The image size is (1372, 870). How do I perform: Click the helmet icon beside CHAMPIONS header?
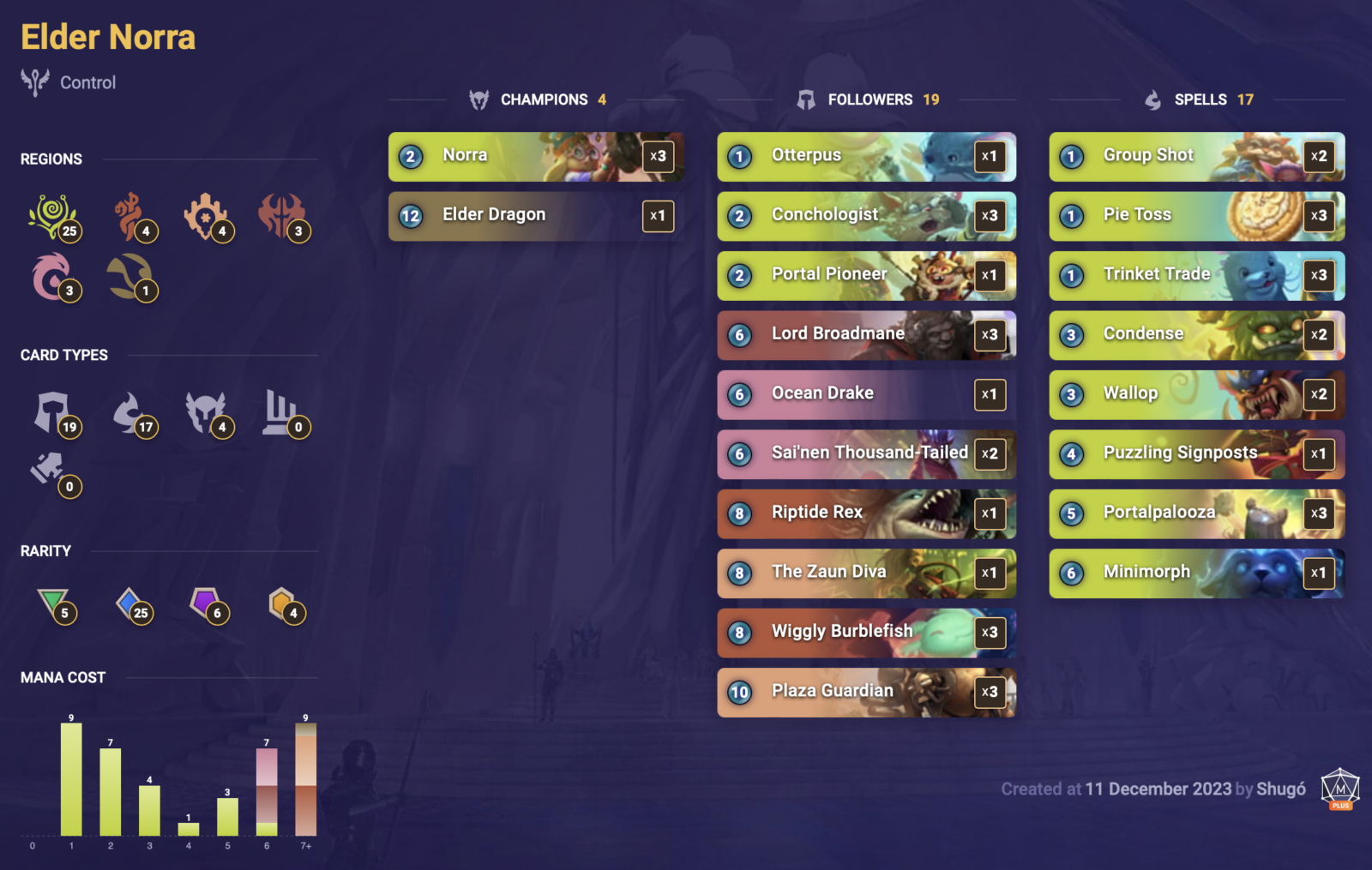coord(477,99)
